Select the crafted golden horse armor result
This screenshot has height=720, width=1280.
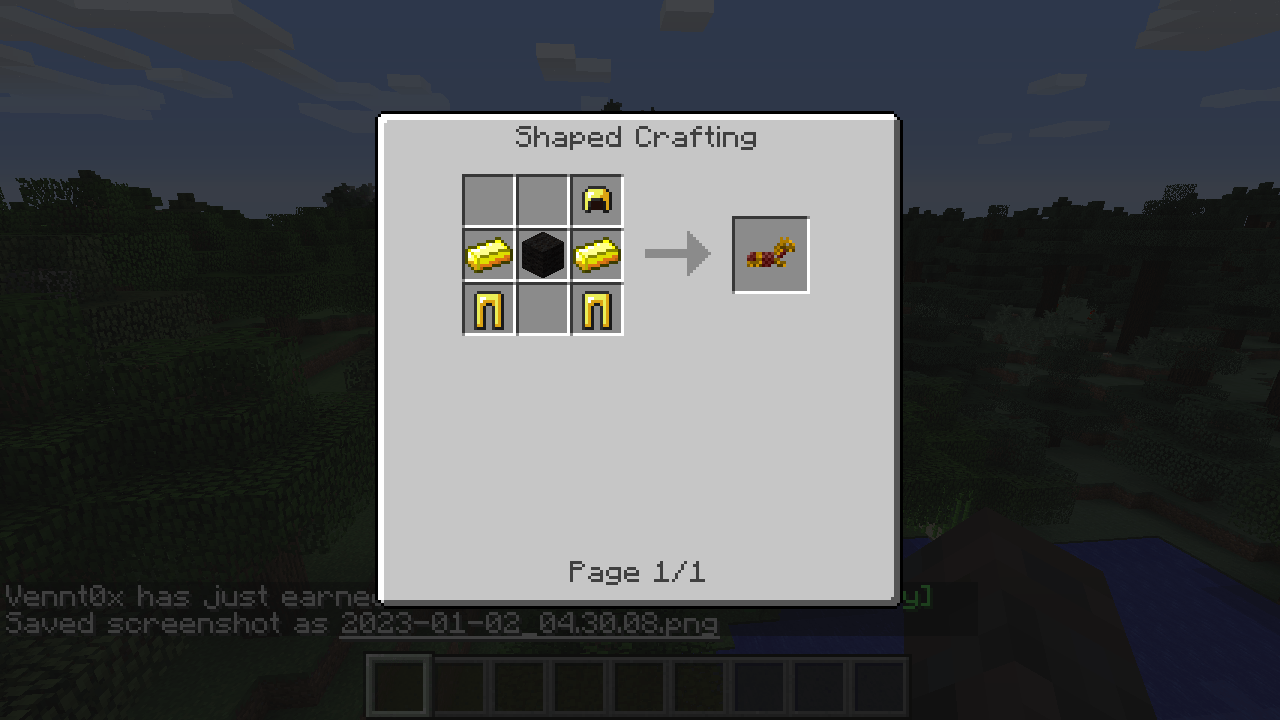point(770,254)
